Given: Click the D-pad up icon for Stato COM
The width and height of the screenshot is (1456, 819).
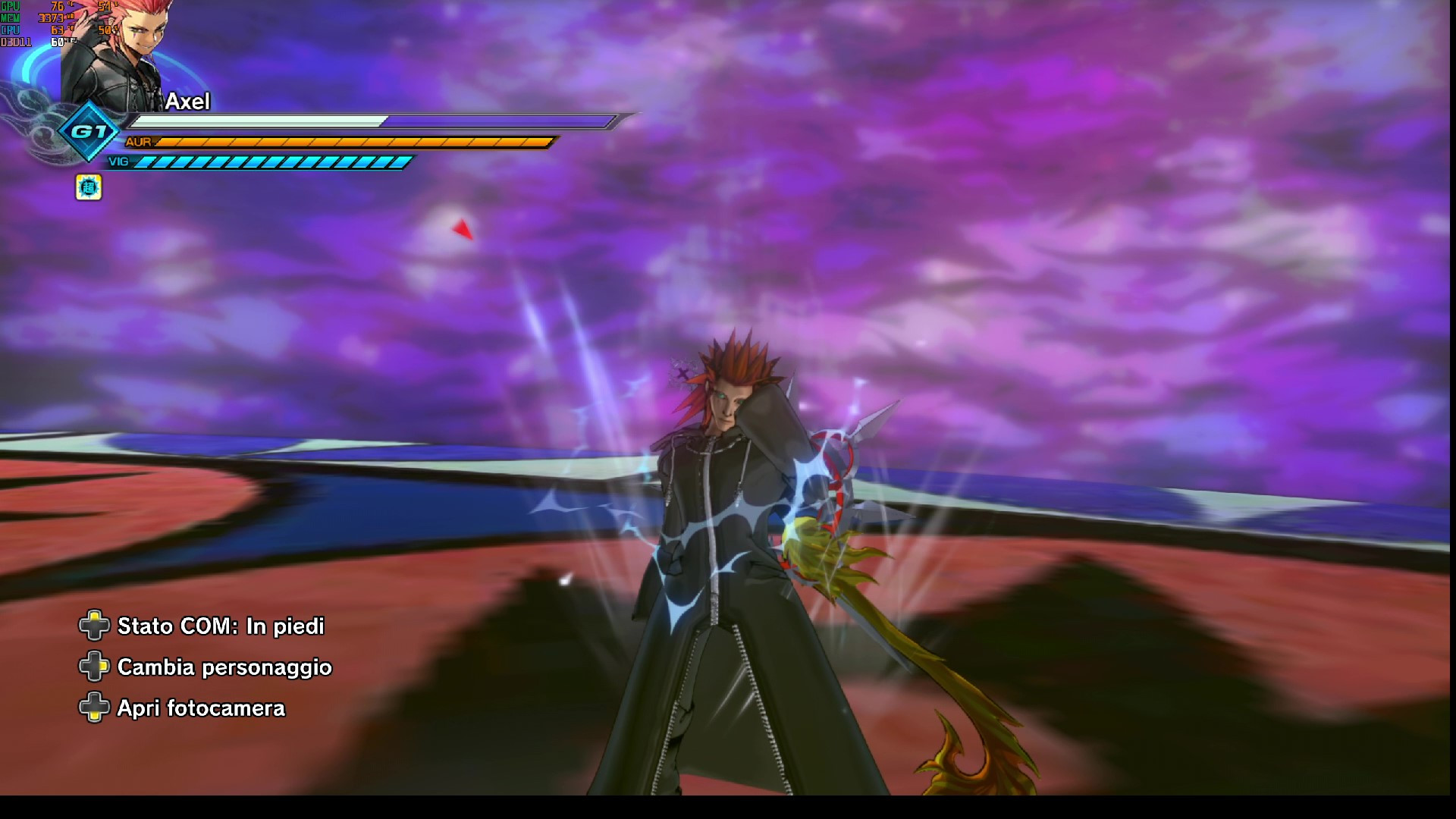Looking at the screenshot, I should click(93, 626).
